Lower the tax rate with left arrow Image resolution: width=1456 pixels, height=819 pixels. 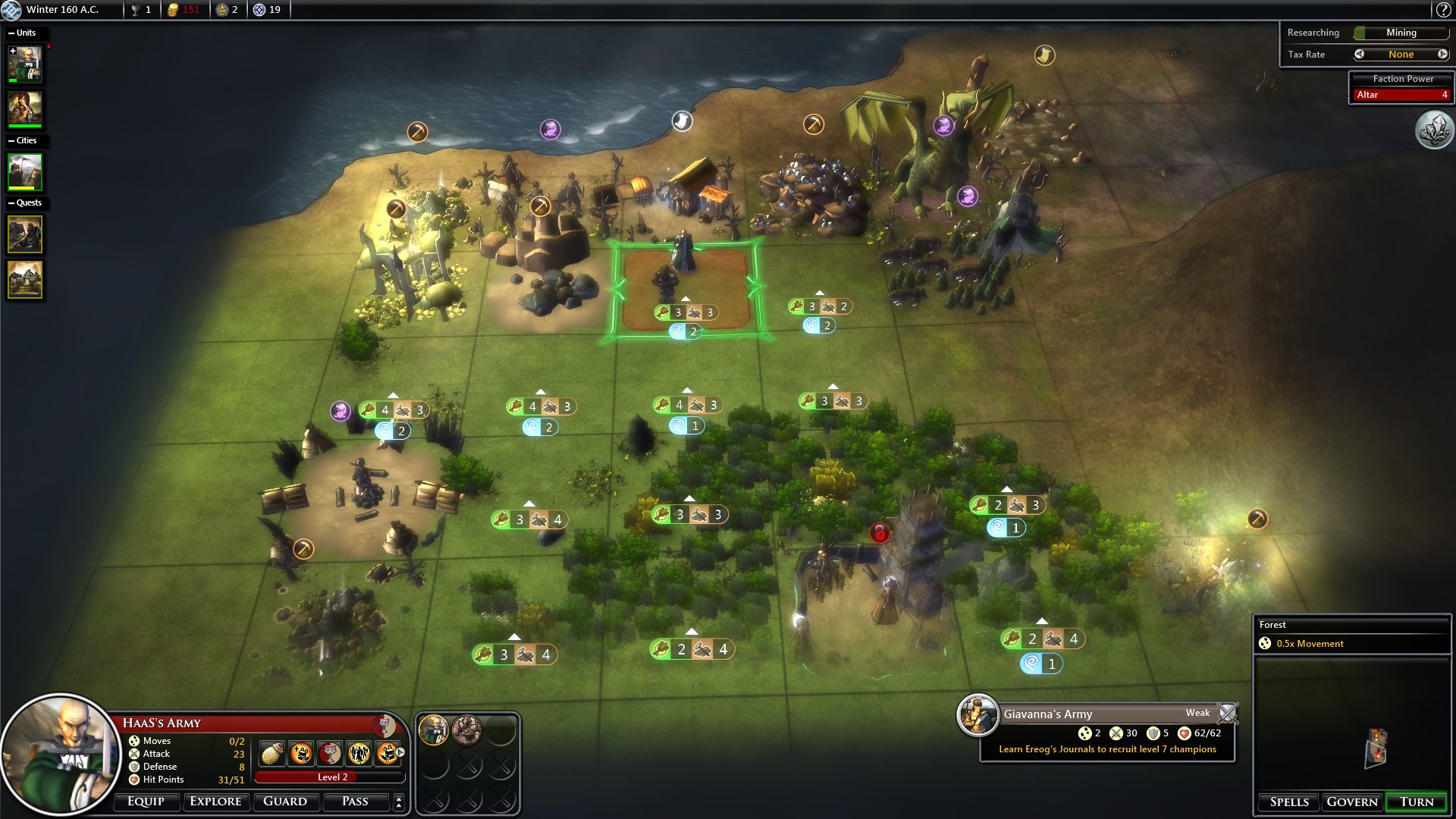click(x=1359, y=55)
